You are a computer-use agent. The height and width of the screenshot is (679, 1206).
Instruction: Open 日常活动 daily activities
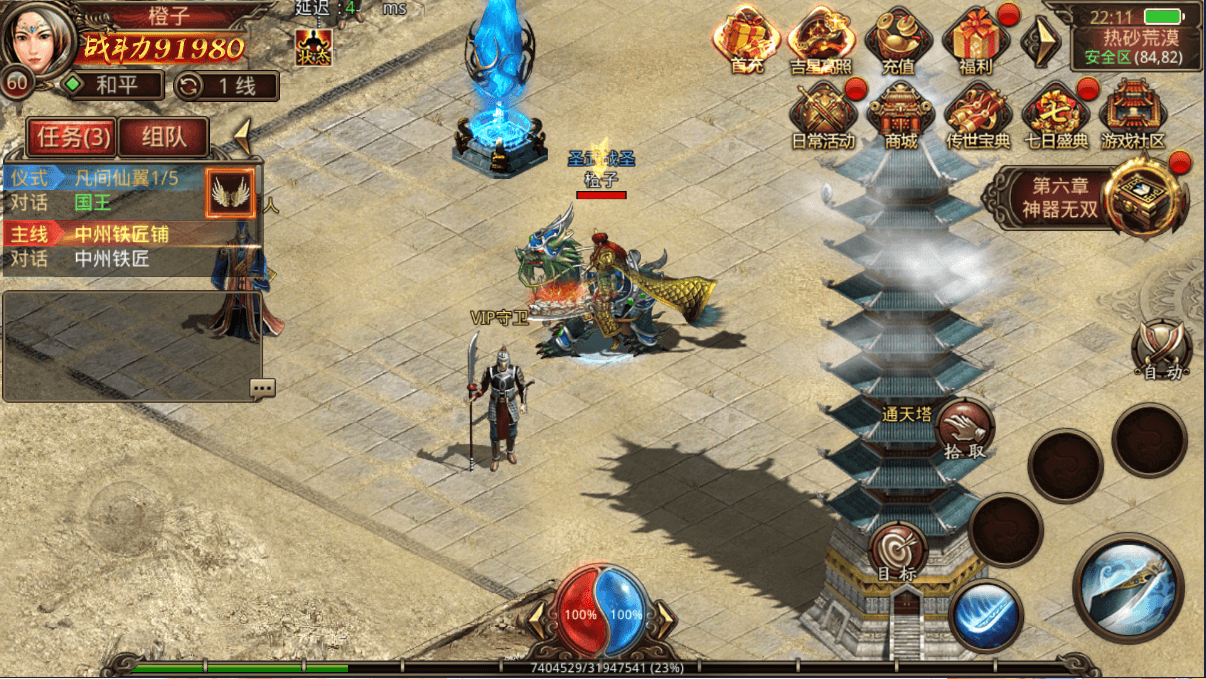822,115
